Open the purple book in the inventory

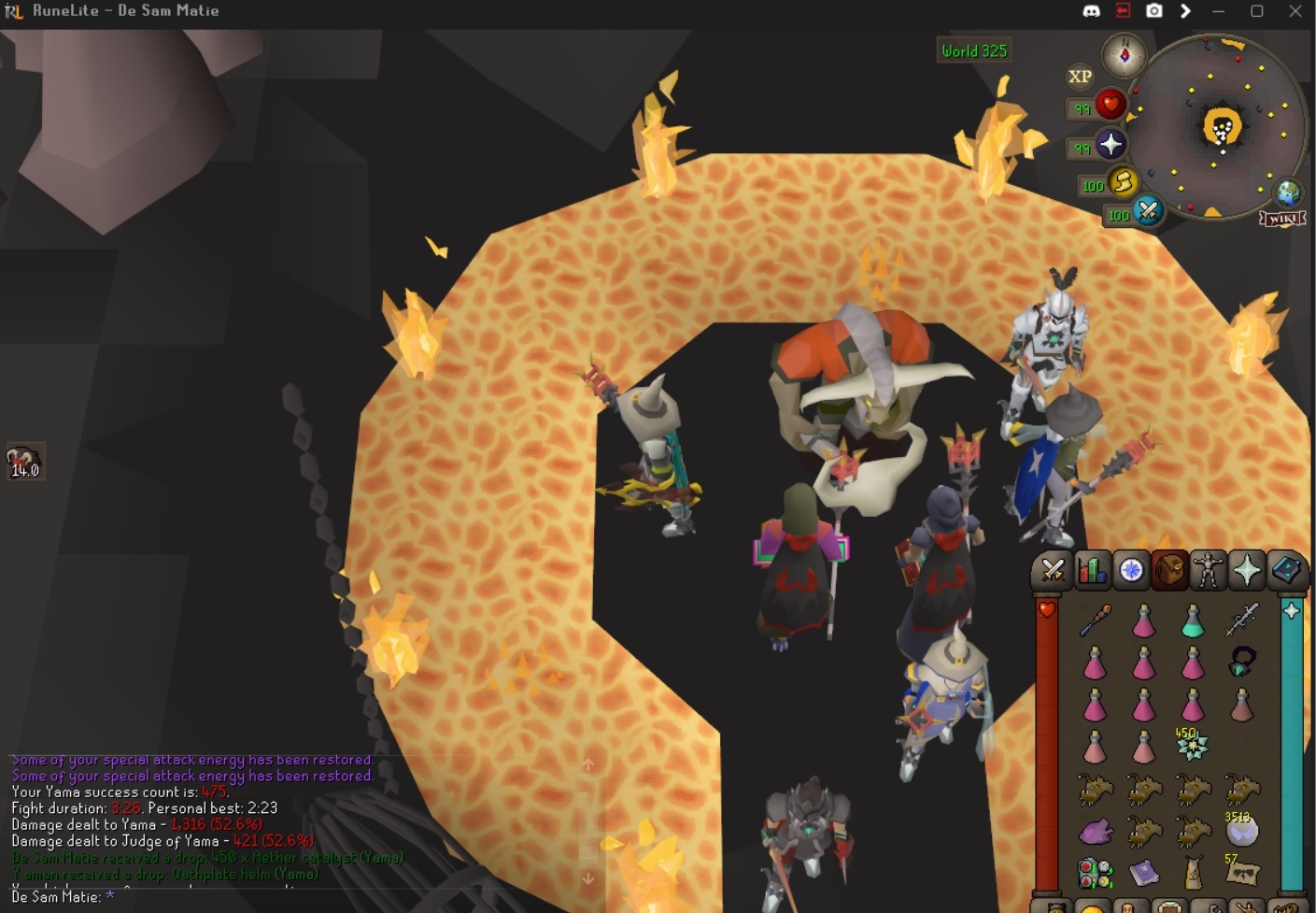[x=1144, y=873]
